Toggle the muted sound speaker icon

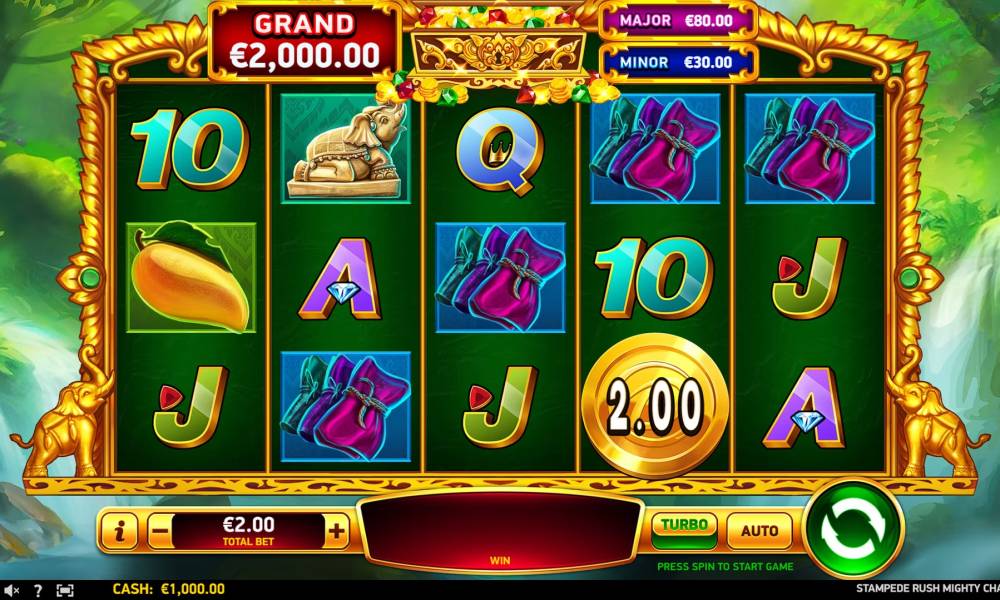[x=12, y=590]
